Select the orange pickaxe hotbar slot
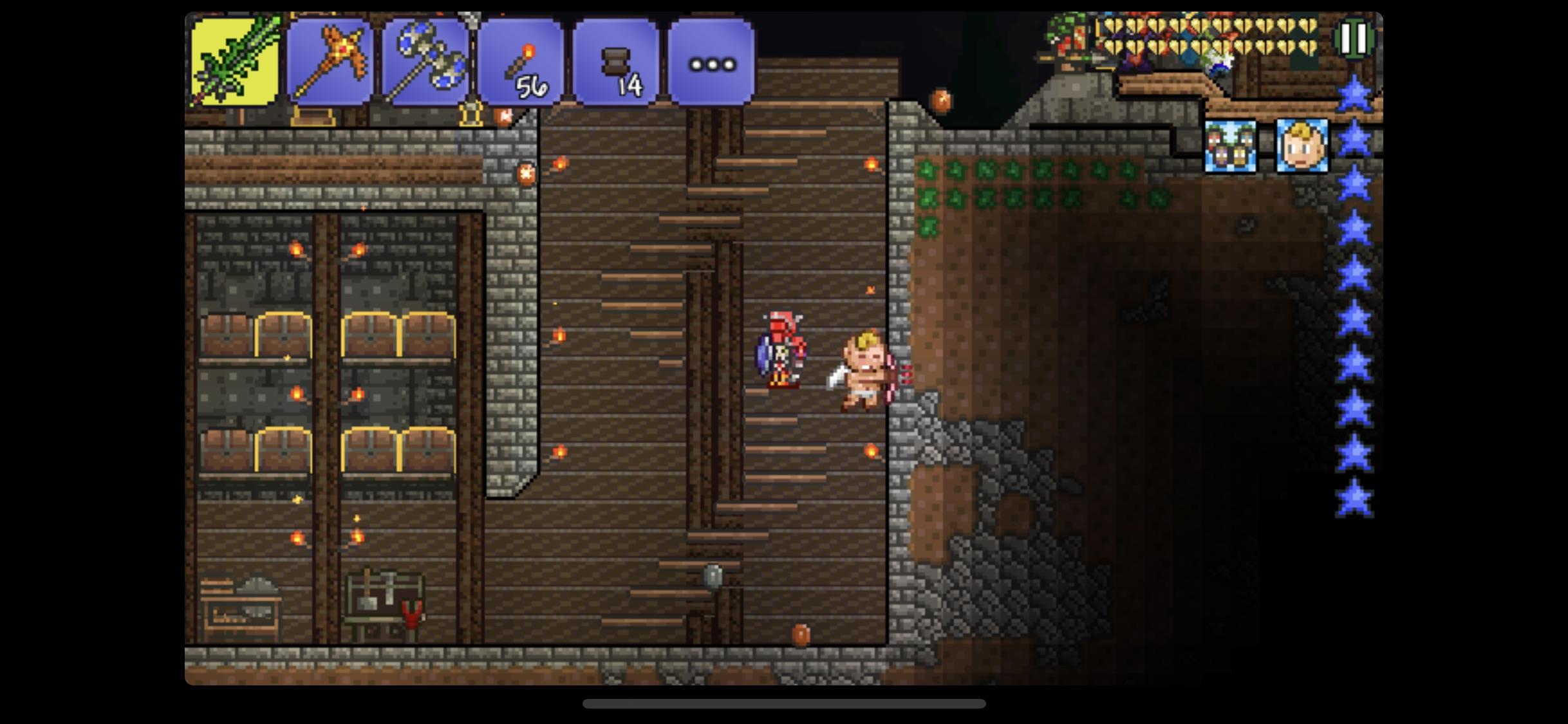The width and height of the screenshot is (1568, 724). pyautogui.click(x=330, y=60)
